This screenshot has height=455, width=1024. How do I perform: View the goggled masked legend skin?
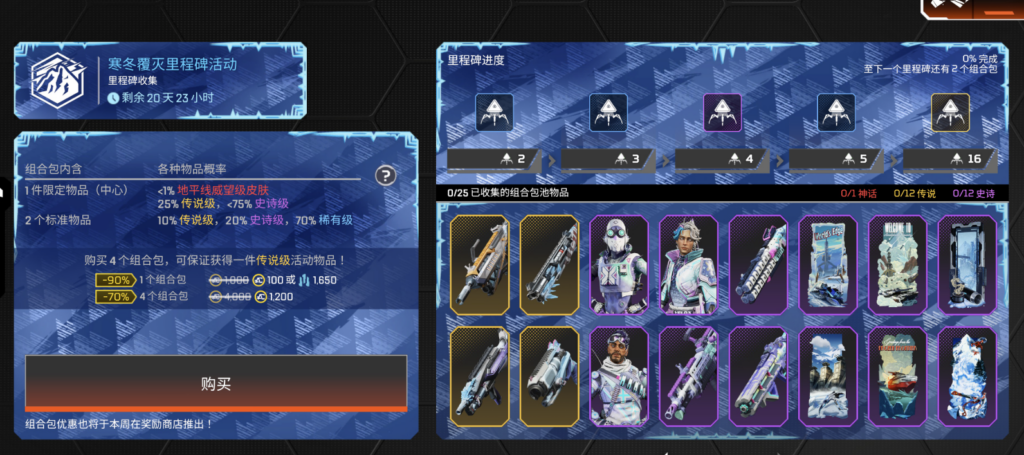(x=620, y=264)
